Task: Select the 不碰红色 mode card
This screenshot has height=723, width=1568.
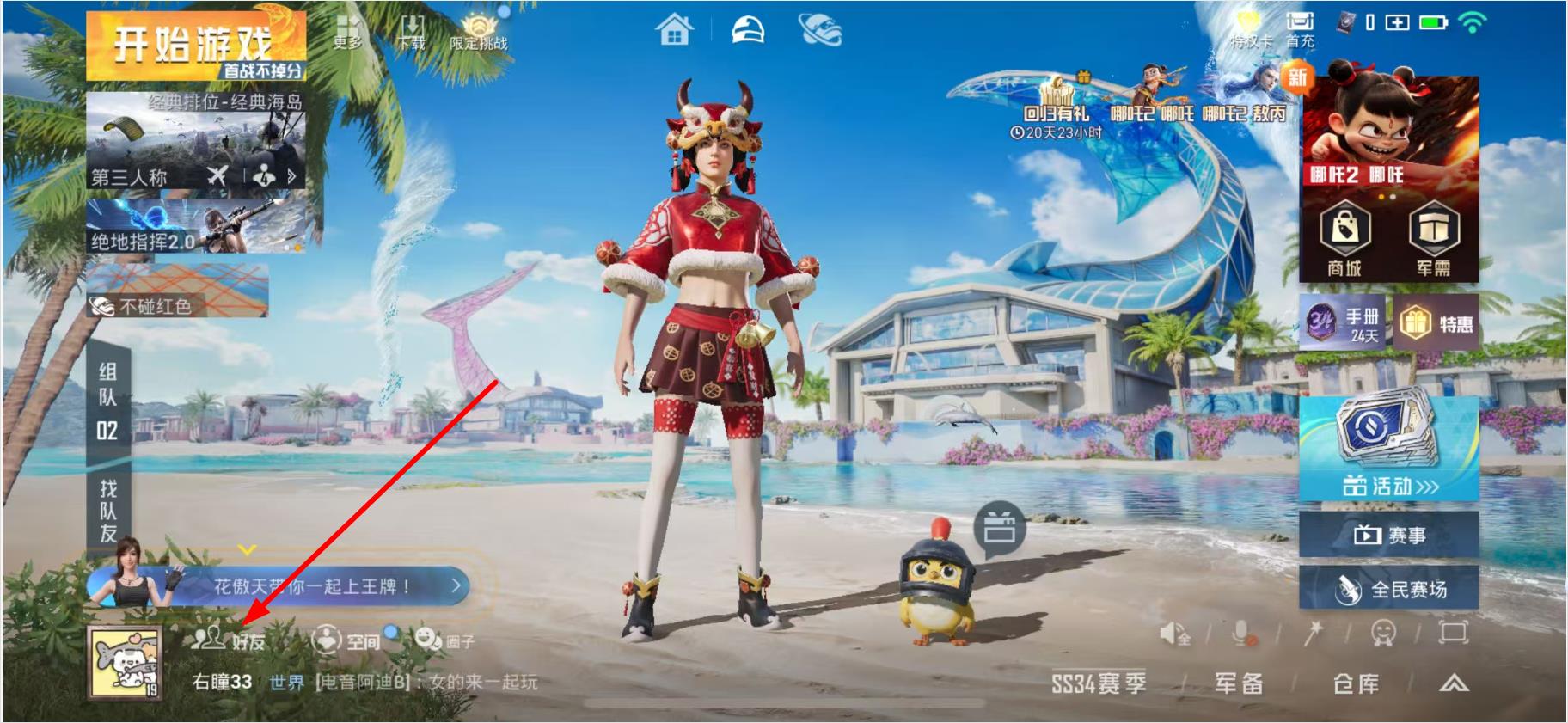Action: click(x=177, y=291)
